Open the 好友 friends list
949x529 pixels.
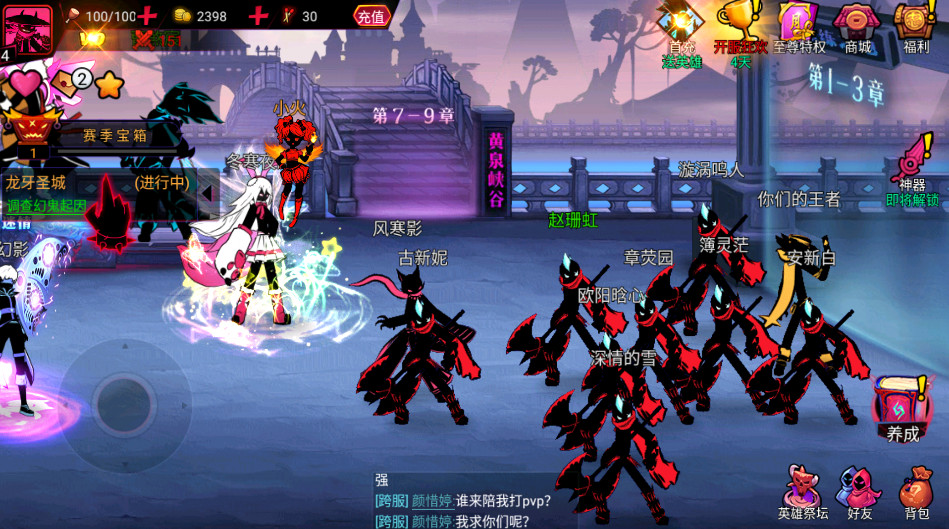tap(859, 491)
